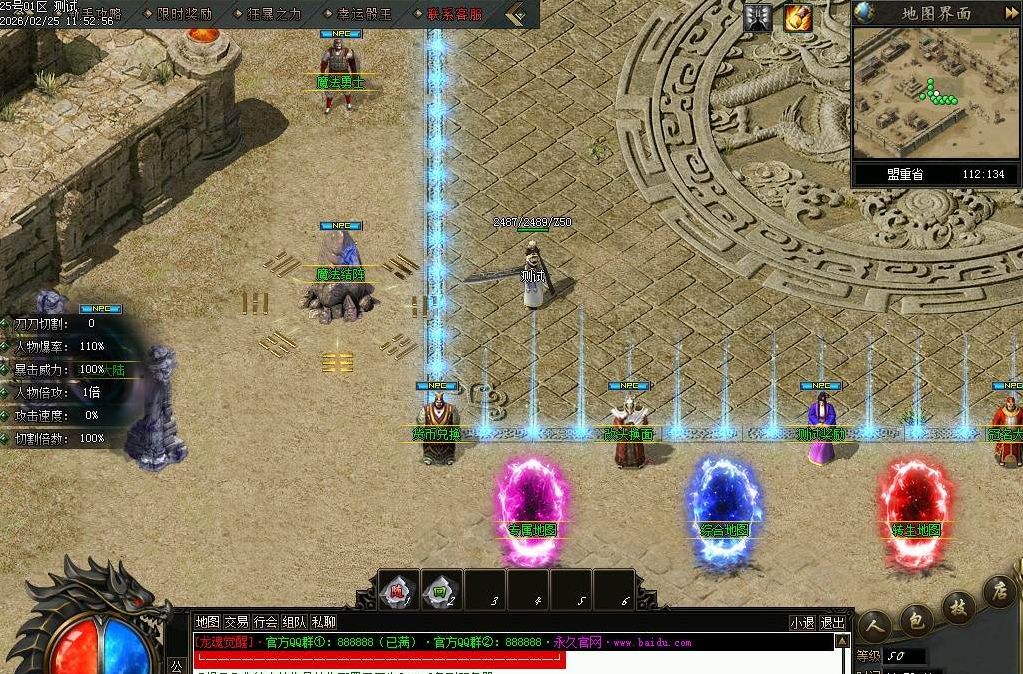Click the 小退 logout button
This screenshot has width=1023, height=674.
coord(801,622)
